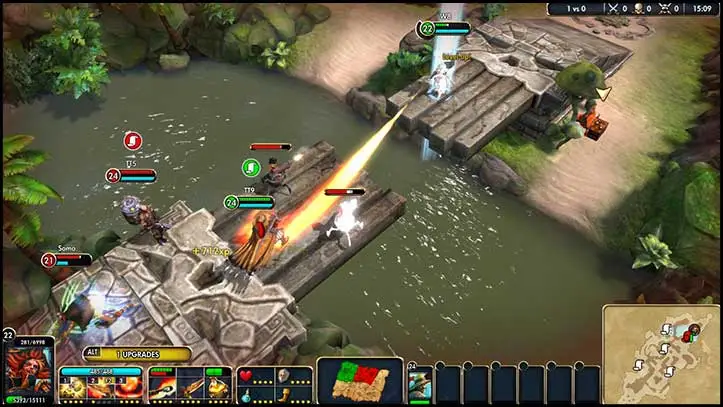
Task: Open the red and green territory map panel
Action: tap(360, 380)
